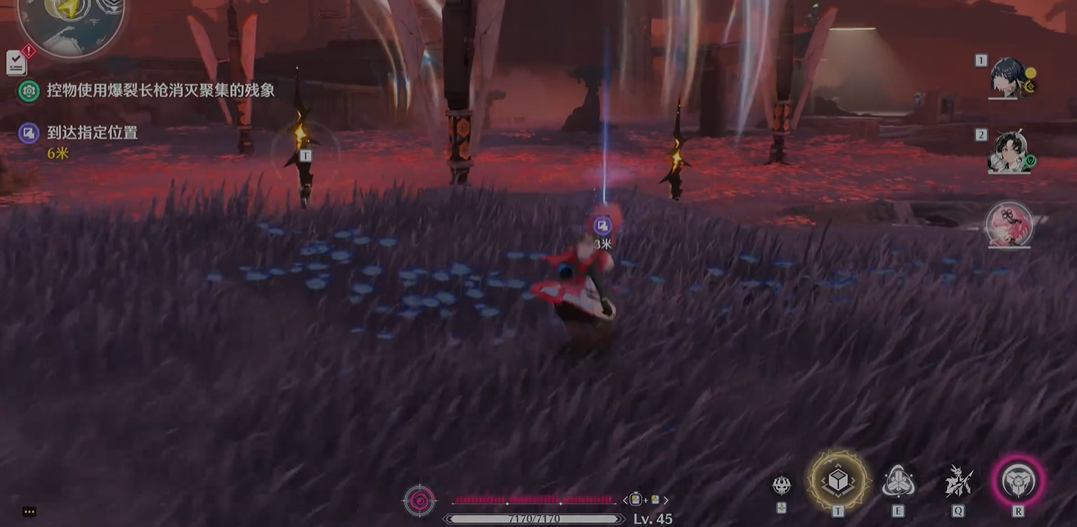Activate the Resonance Skill three-petal icon

click(898, 483)
